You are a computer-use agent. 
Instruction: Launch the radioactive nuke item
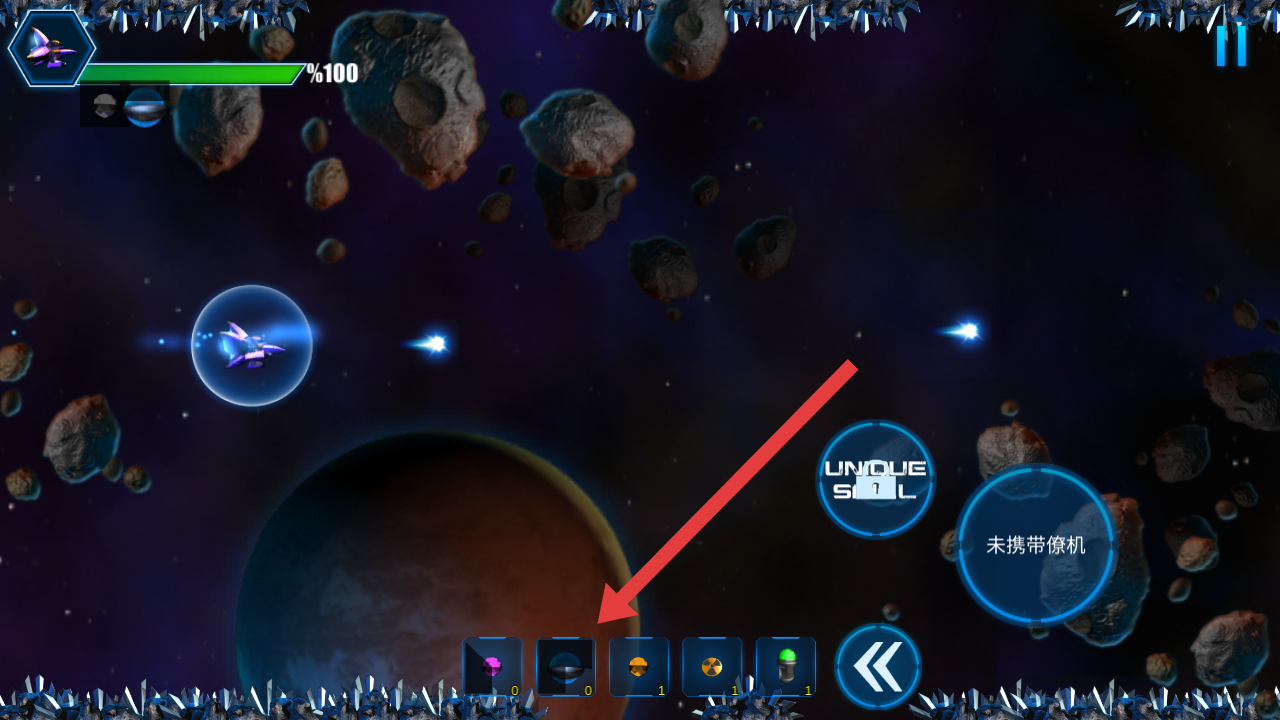click(712, 667)
